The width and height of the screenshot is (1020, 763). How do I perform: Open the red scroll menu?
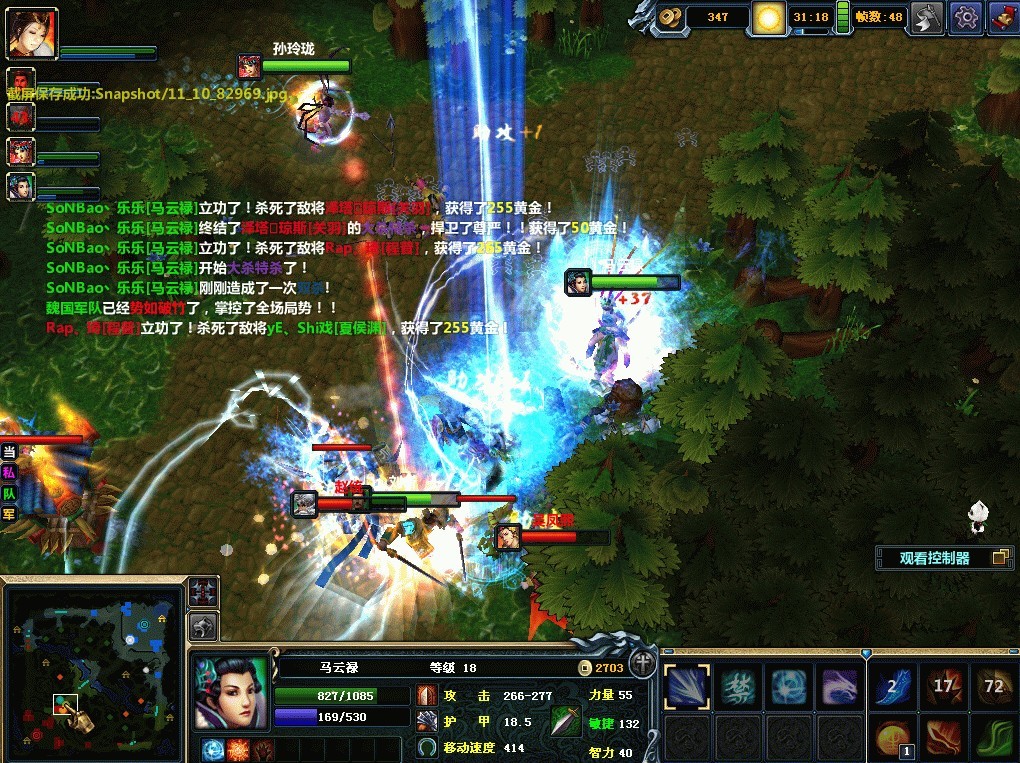(x=1003, y=16)
